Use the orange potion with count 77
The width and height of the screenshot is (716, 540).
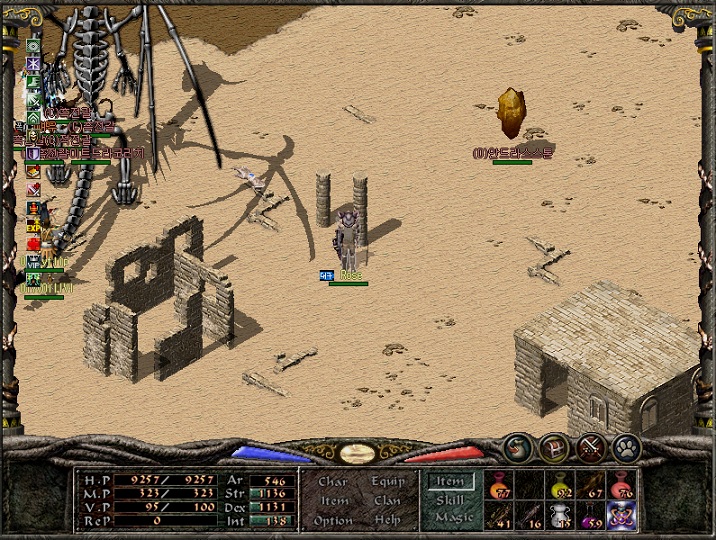(500, 485)
